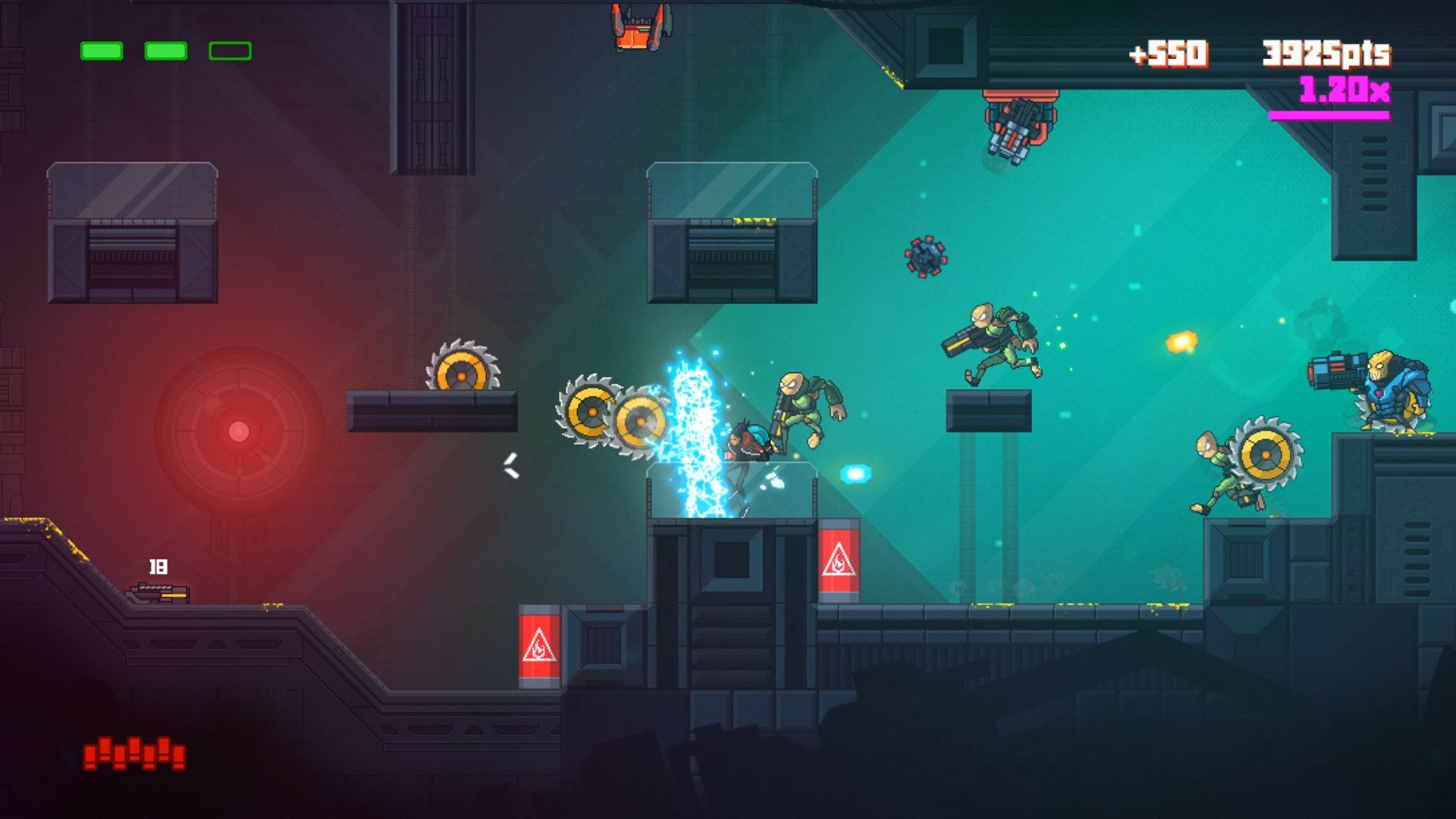1456x819 pixels.
Task: Select the ceiling-mounted turret at top center
Action: pos(1019,121)
